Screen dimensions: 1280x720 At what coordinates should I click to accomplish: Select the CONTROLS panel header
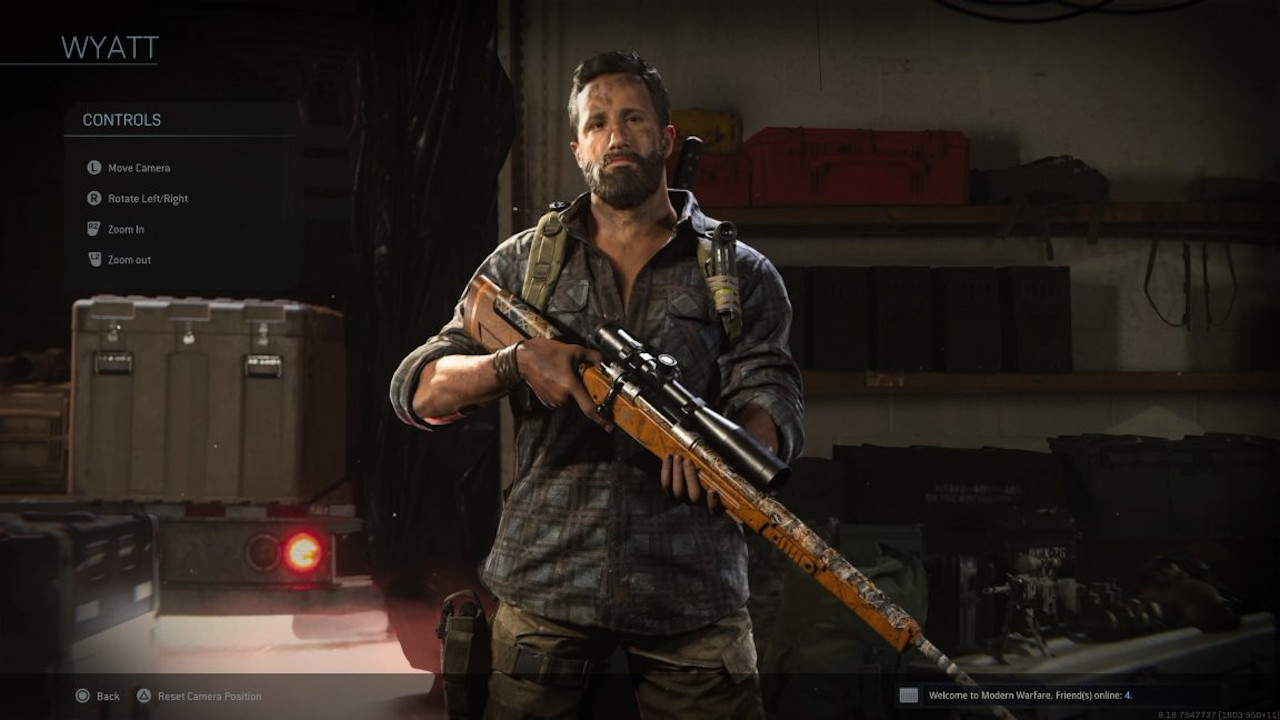(121, 120)
